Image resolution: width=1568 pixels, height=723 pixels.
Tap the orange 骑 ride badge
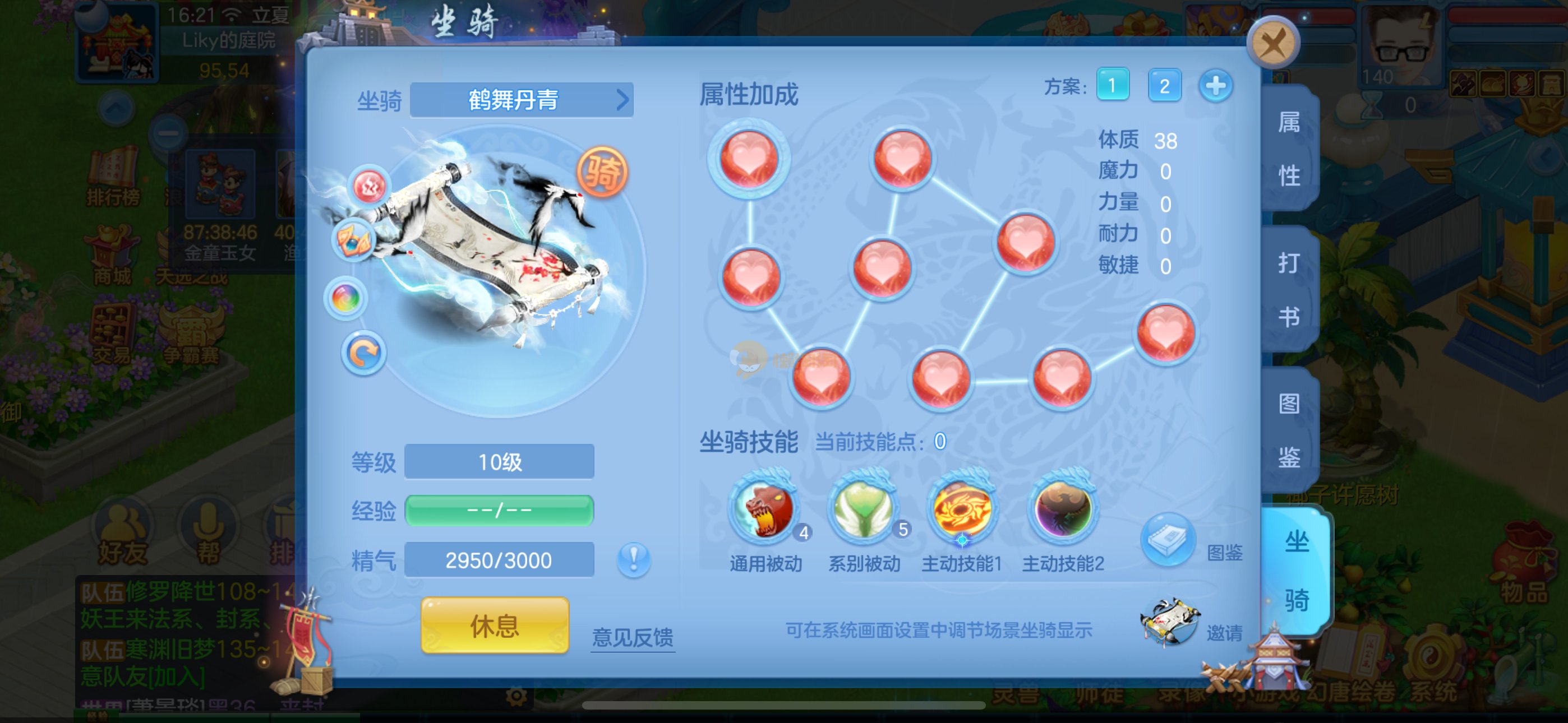[x=601, y=173]
